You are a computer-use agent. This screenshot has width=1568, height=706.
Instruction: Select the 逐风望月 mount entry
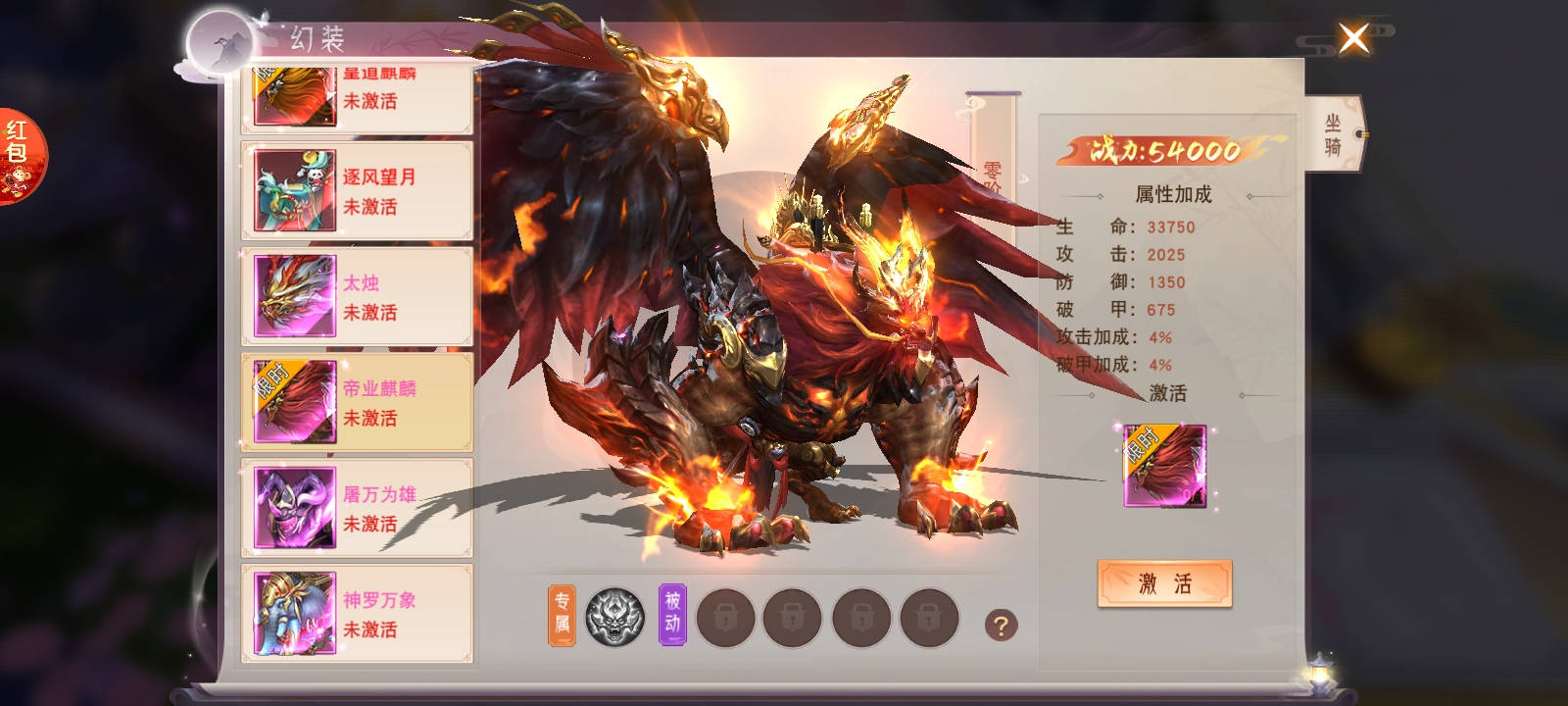(357, 191)
